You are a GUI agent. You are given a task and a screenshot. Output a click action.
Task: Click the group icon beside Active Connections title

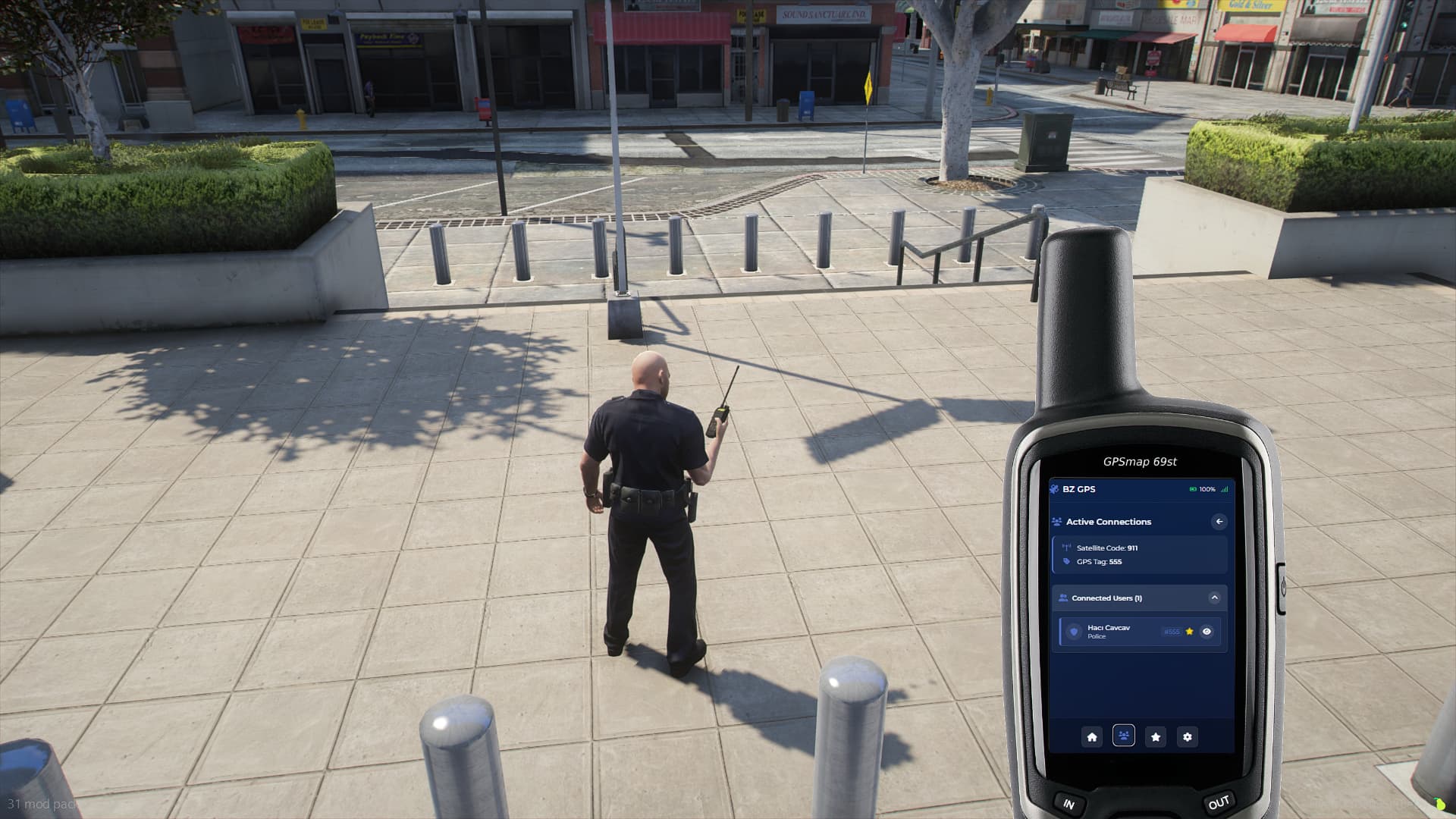coord(1056,522)
